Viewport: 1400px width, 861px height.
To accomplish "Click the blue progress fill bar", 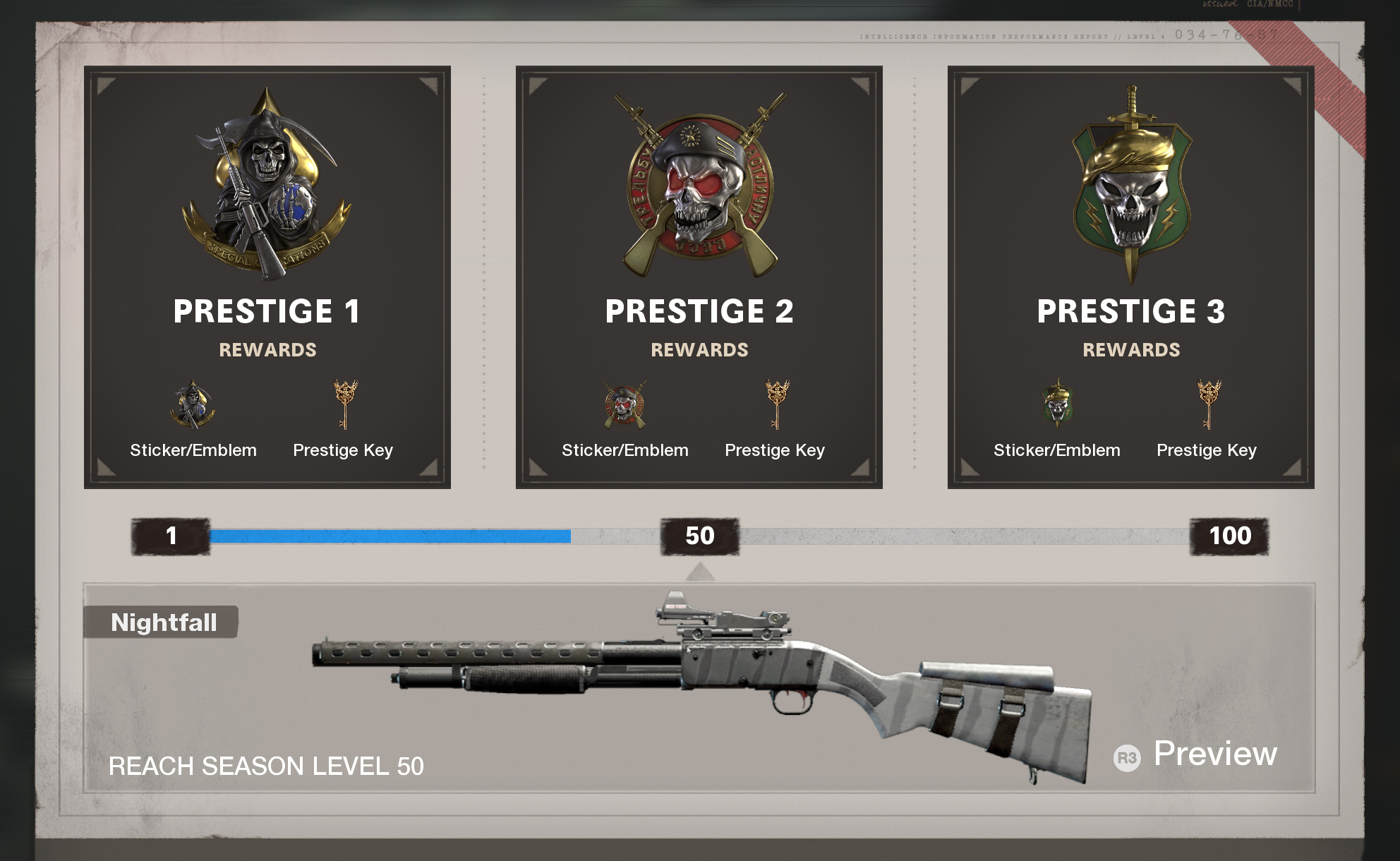I will [388, 536].
